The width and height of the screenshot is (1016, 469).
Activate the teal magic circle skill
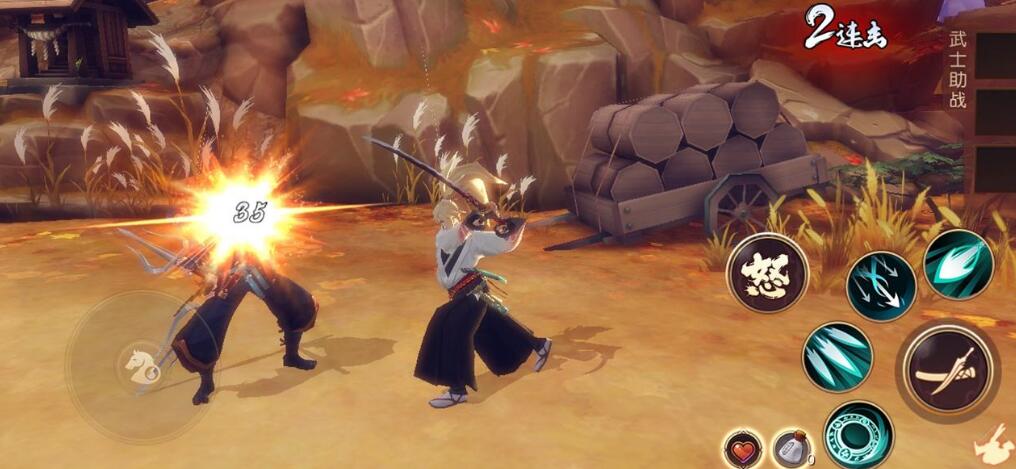pos(858,434)
